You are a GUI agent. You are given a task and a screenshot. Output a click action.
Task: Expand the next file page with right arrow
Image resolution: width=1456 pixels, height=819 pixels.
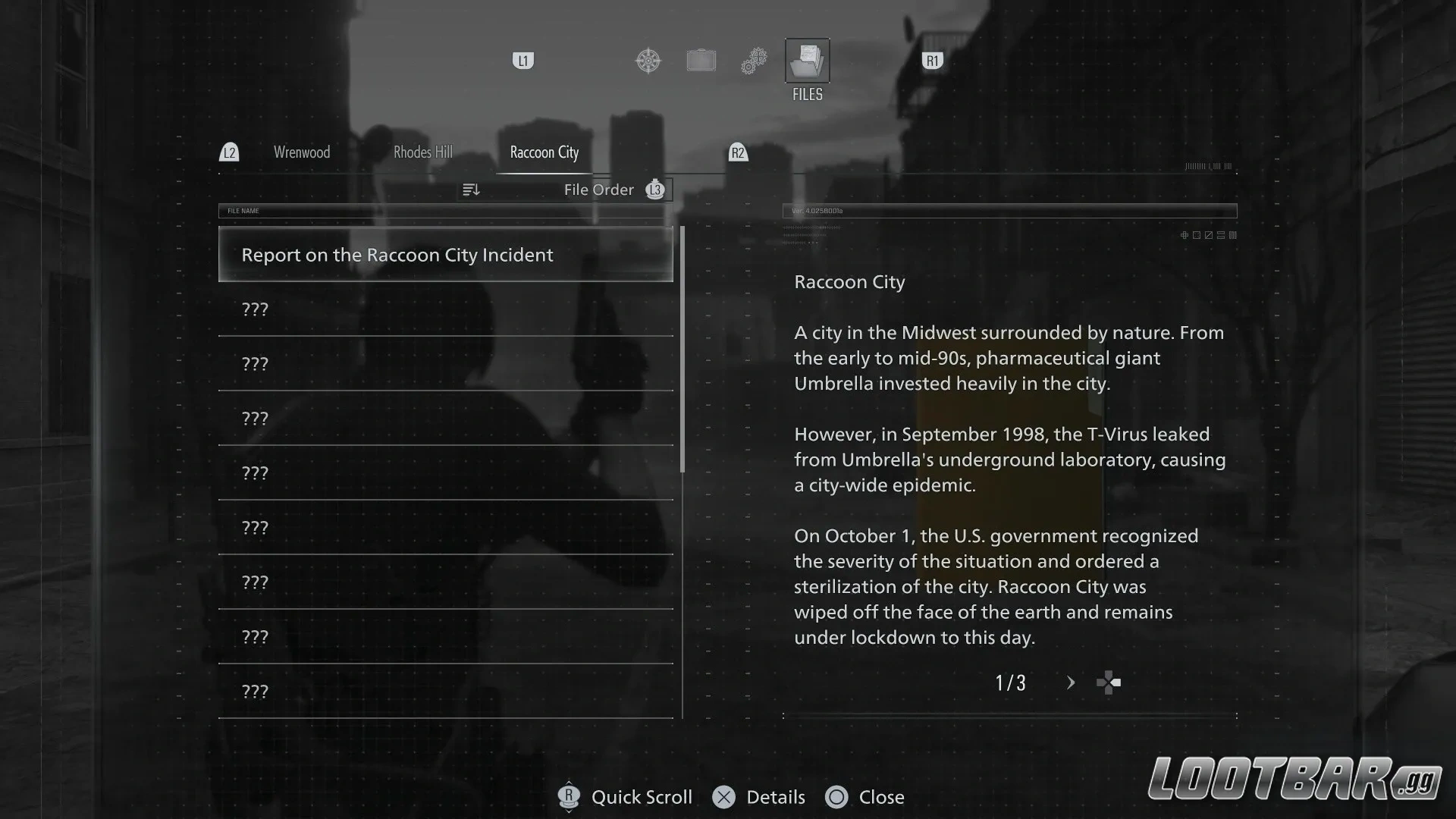(1071, 682)
